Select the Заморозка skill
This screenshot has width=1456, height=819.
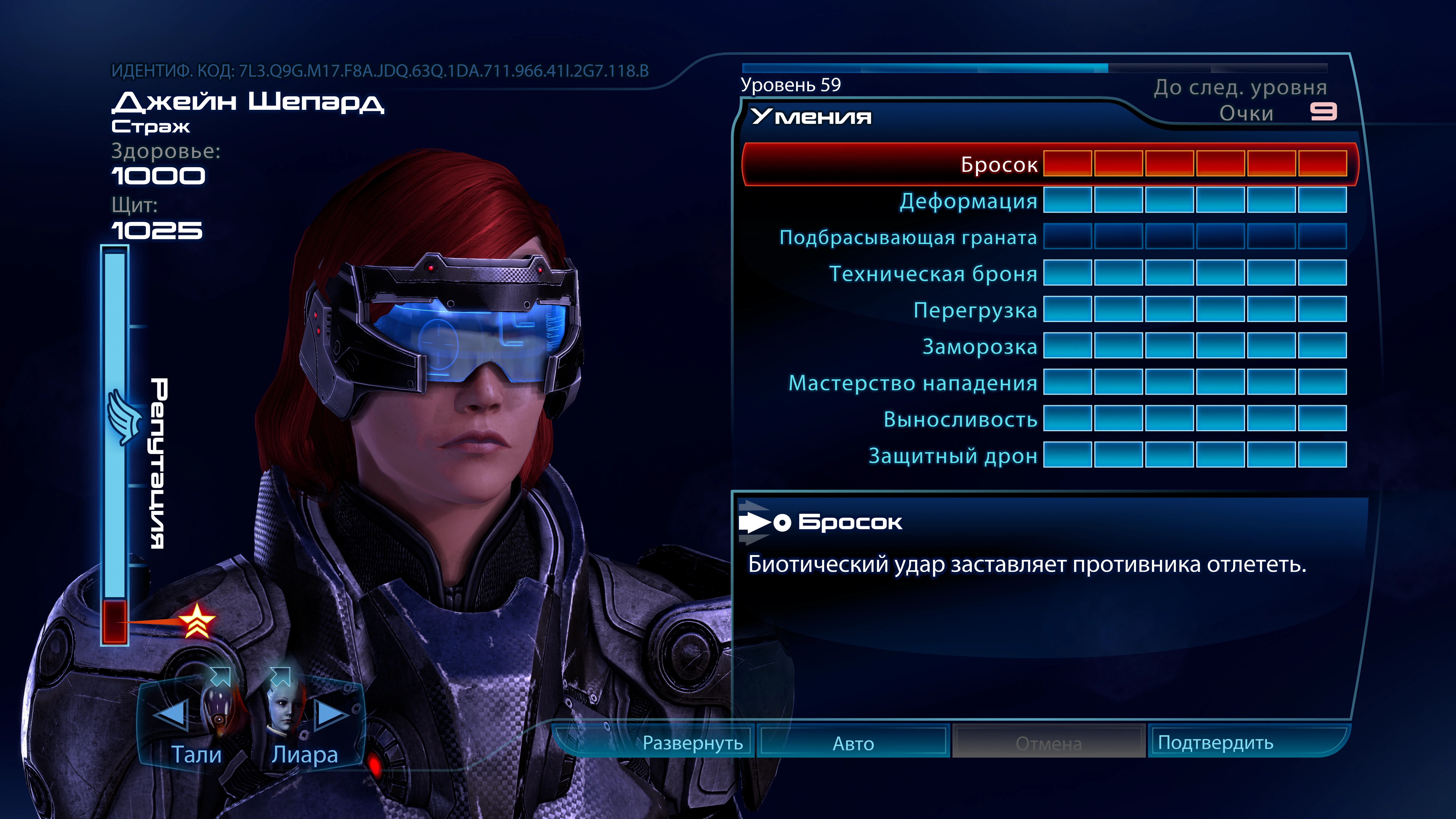click(x=980, y=347)
